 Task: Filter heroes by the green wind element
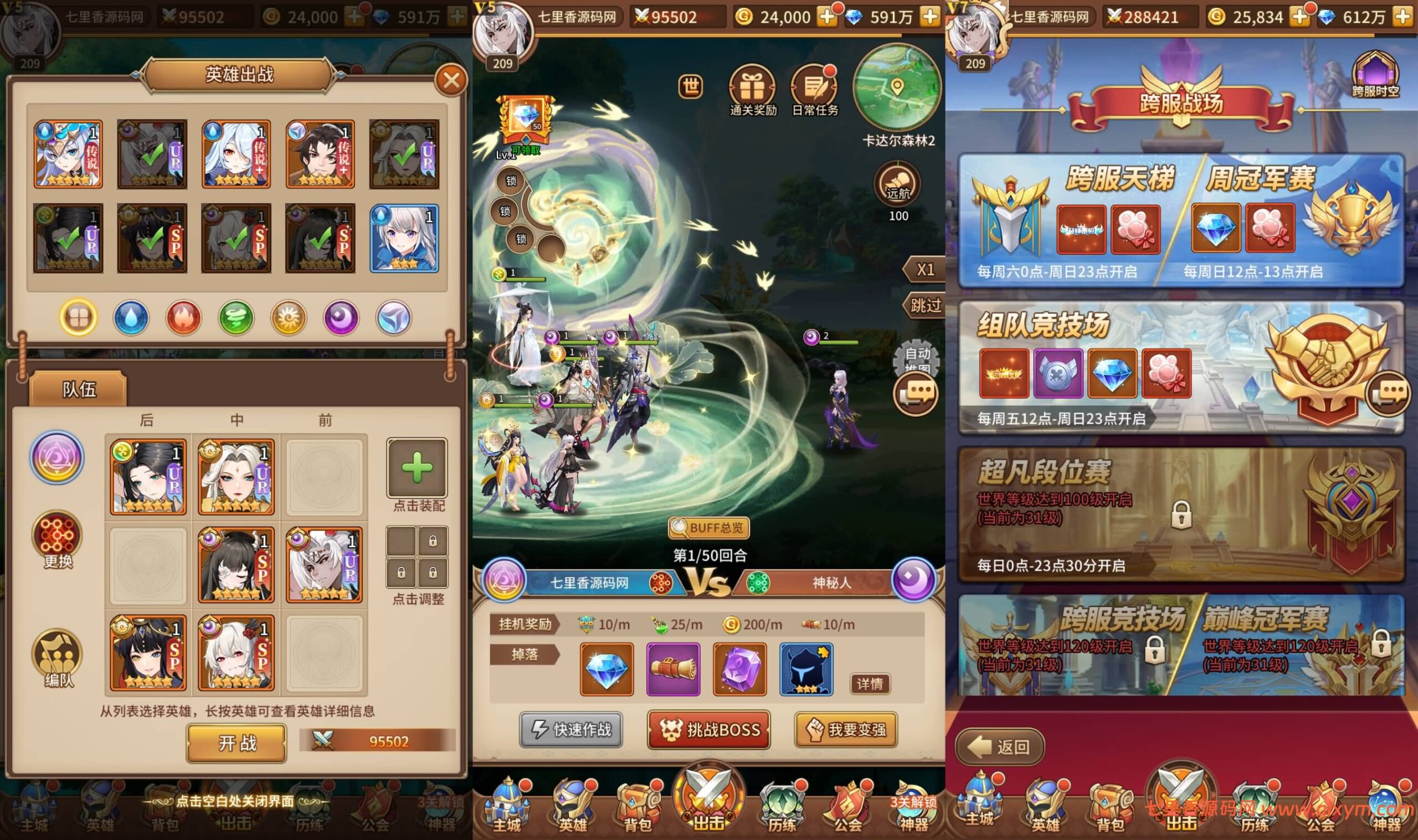(236, 317)
